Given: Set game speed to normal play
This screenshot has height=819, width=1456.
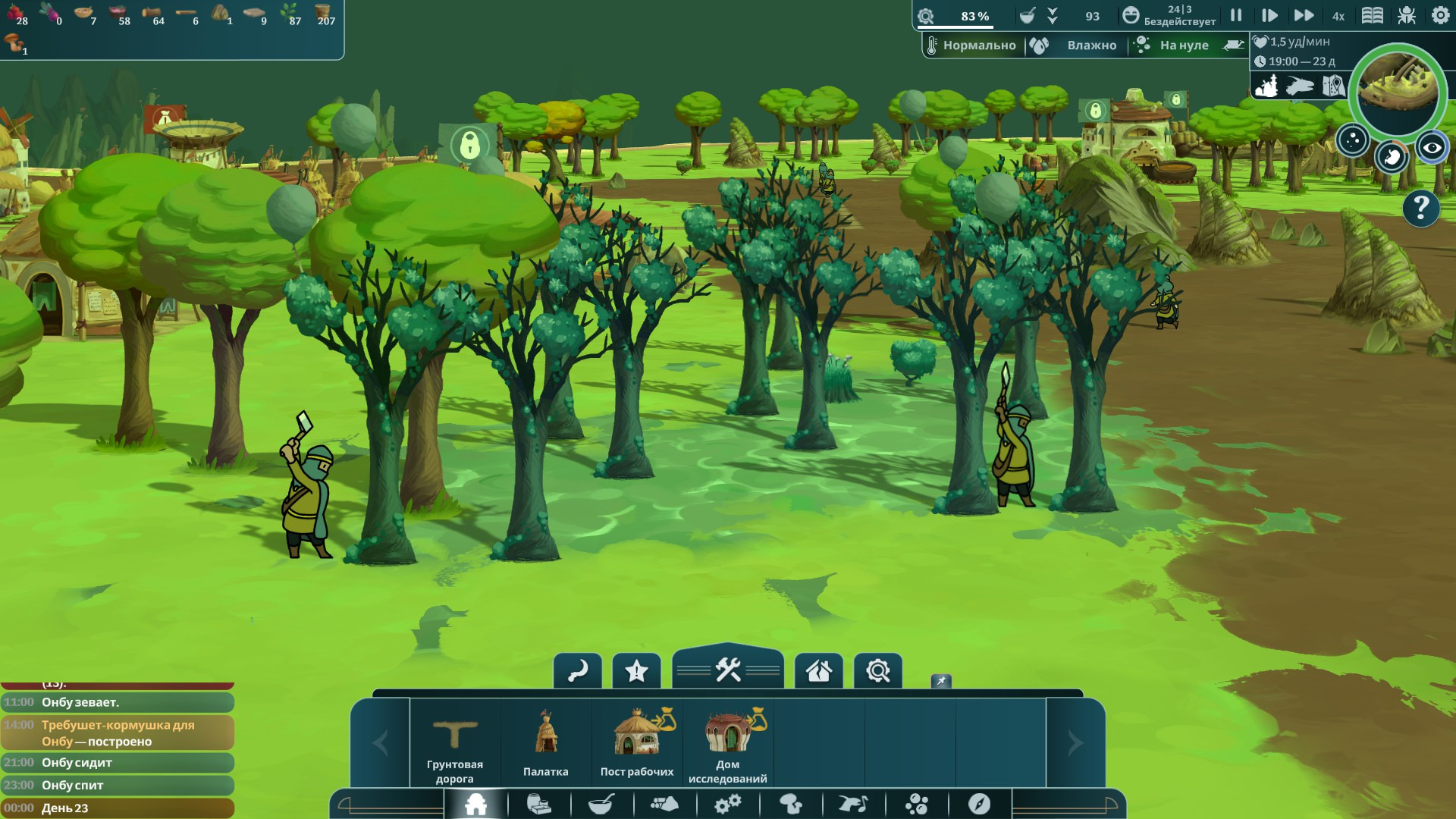Looking at the screenshot, I should (1269, 15).
